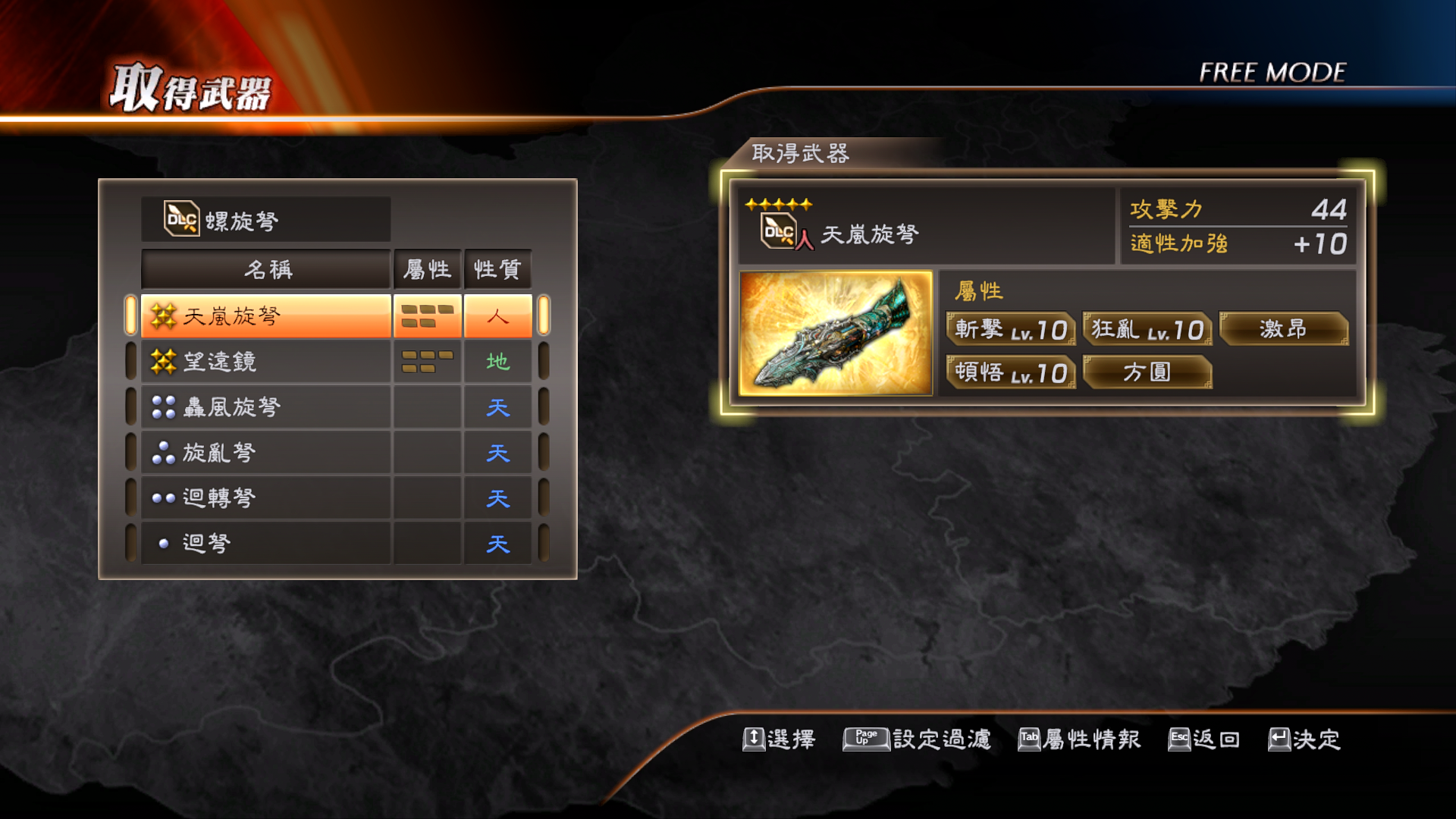Select the 轟風旋弩 weapon row

[x=265, y=407]
